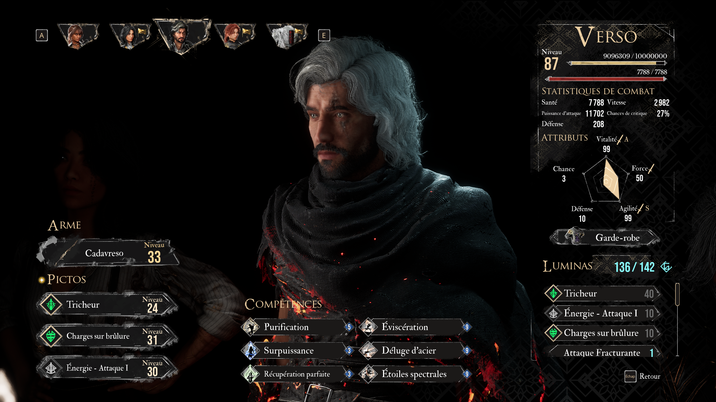Switch to the brown-haired woman's party portrait
The width and height of the screenshot is (716, 402).
[76, 36]
